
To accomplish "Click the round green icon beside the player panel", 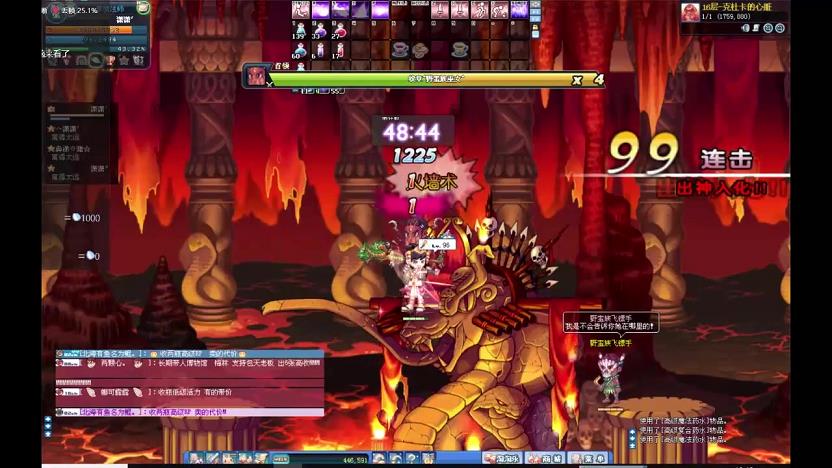I will (x=143, y=8).
